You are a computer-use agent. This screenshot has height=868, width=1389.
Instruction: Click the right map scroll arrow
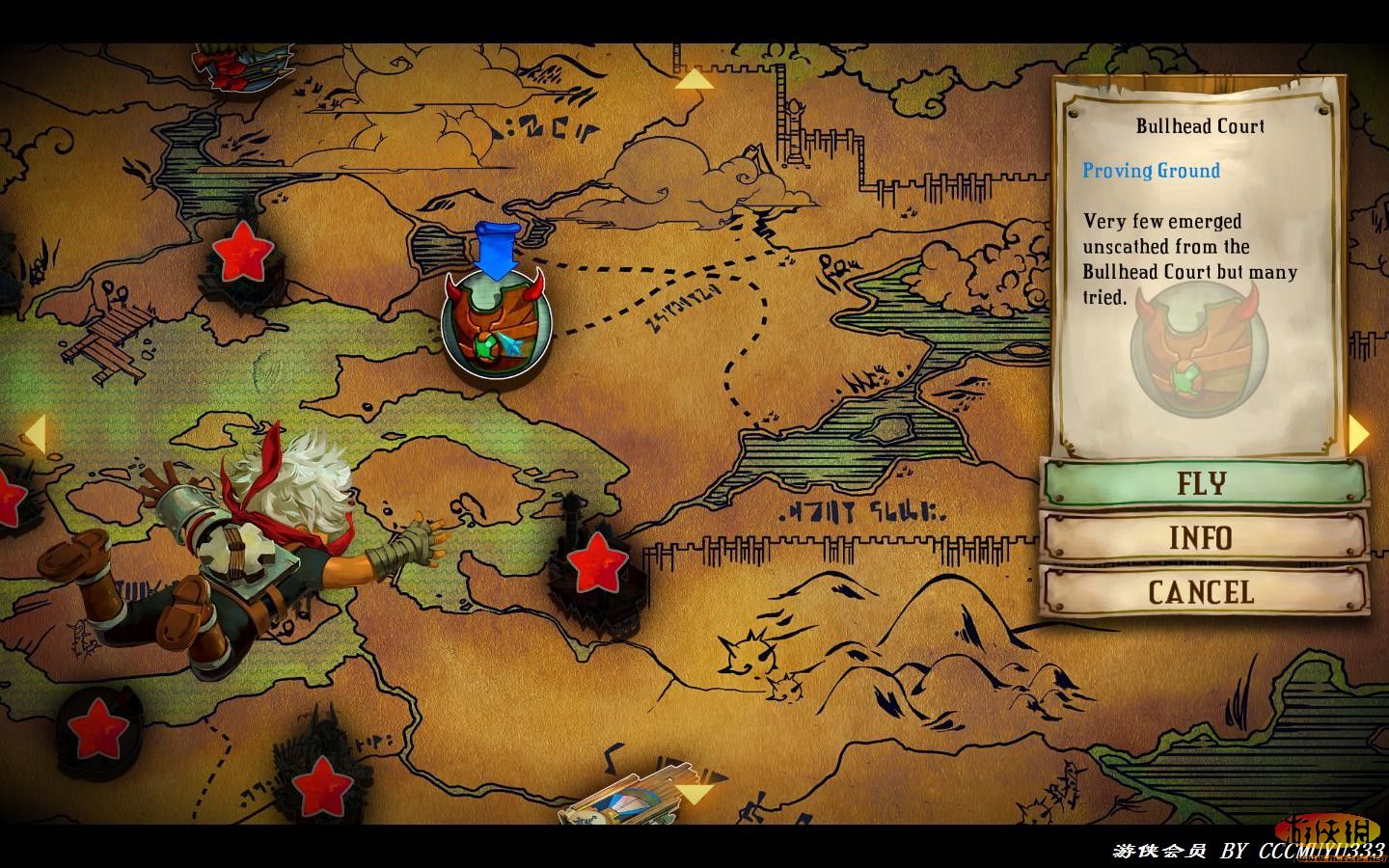pyautogui.click(x=1358, y=434)
